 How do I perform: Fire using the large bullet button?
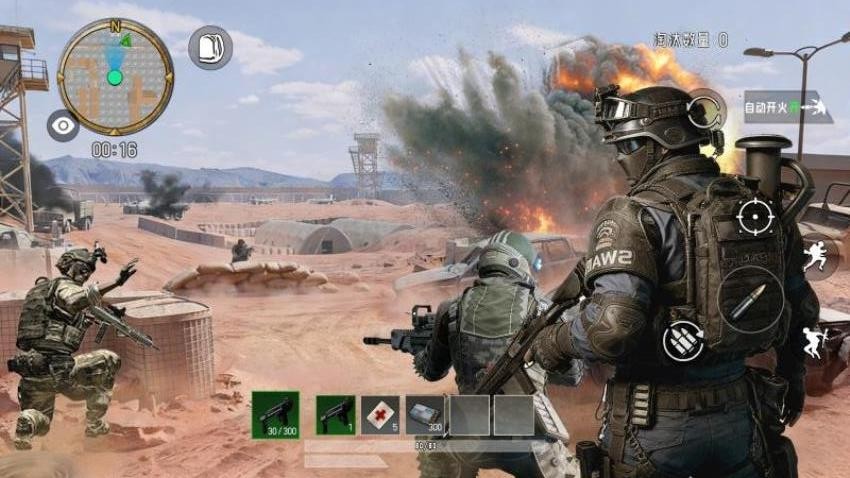point(750,301)
